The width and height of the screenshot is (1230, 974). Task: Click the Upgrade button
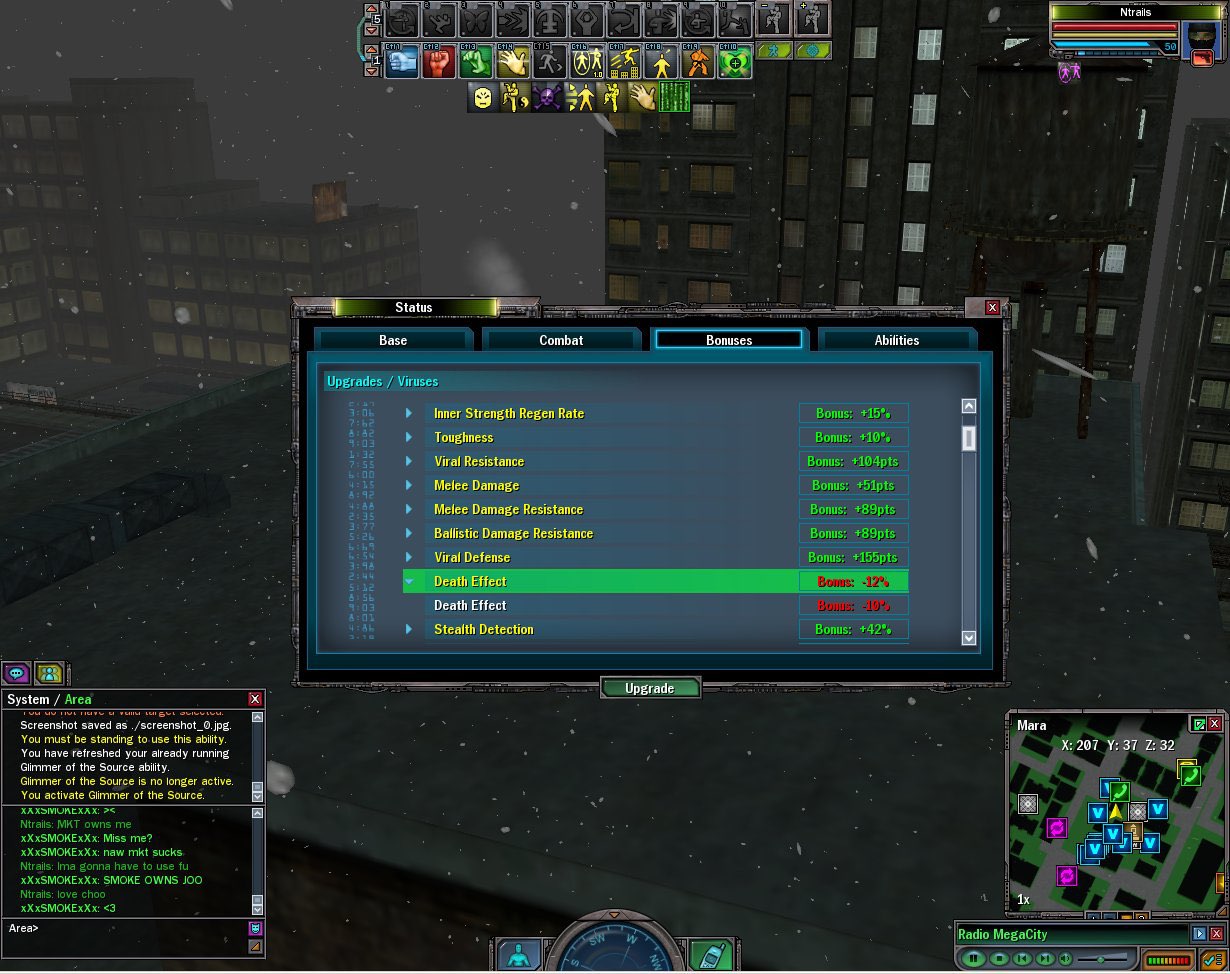click(650, 688)
